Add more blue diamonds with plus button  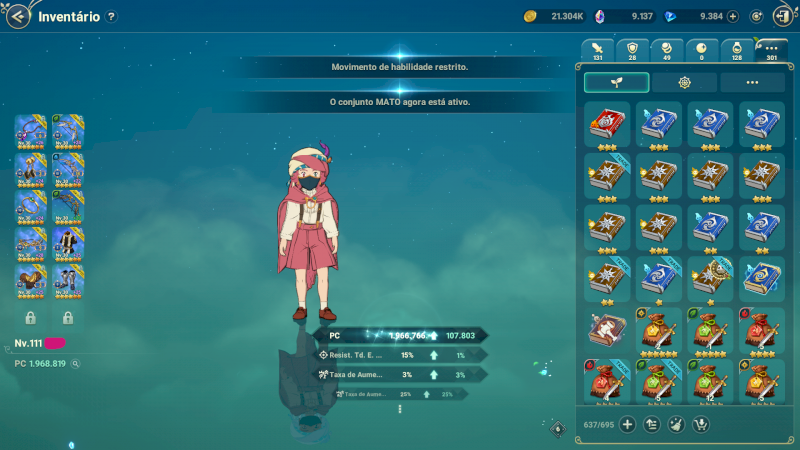tap(733, 16)
